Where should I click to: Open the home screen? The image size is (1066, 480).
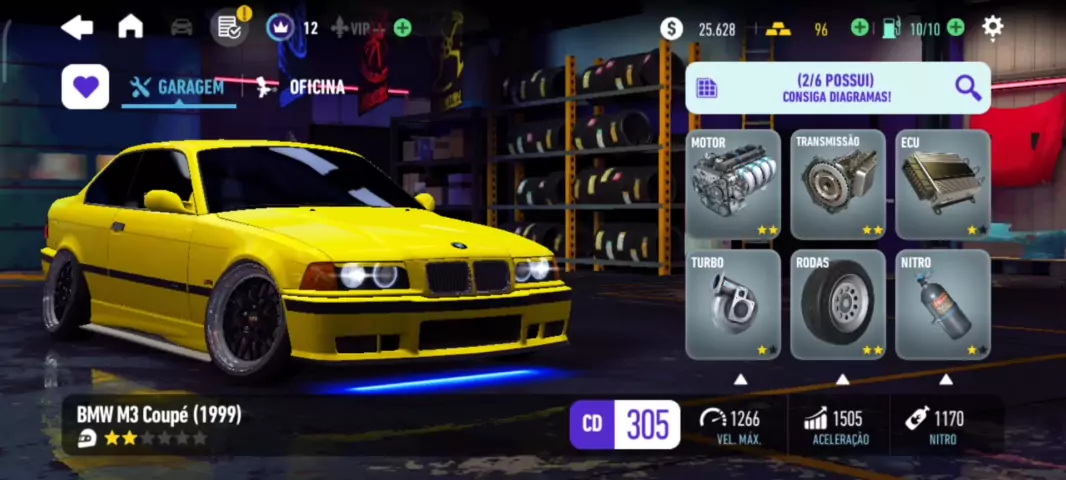(x=130, y=27)
